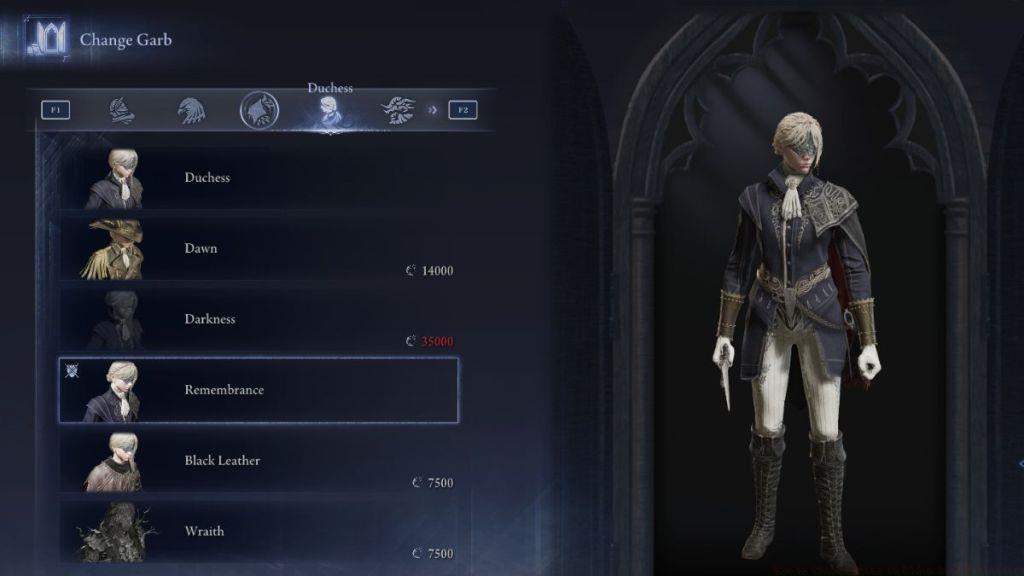Pick the Darkness garb row
The height and width of the screenshot is (576, 1024).
tap(258, 319)
